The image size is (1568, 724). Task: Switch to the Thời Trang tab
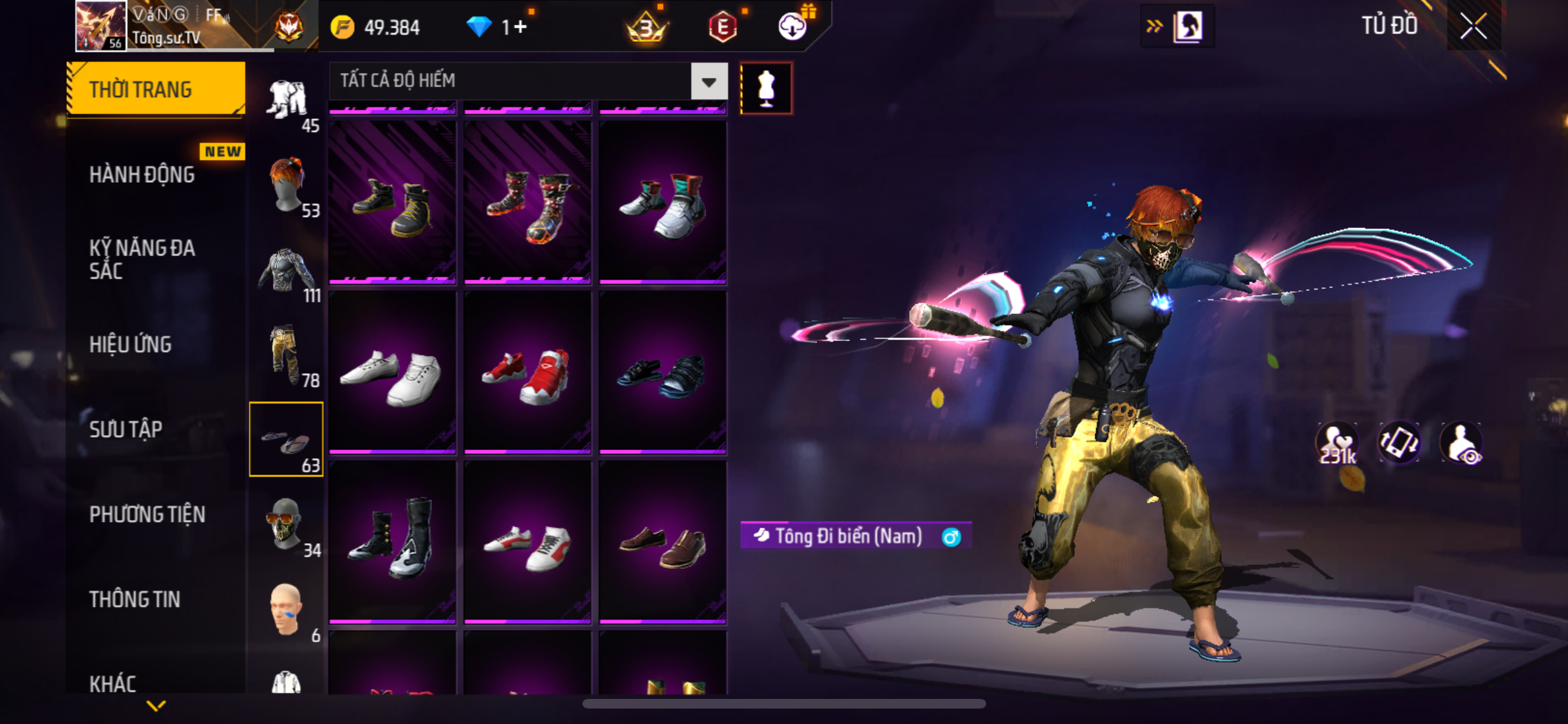[155, 89]
